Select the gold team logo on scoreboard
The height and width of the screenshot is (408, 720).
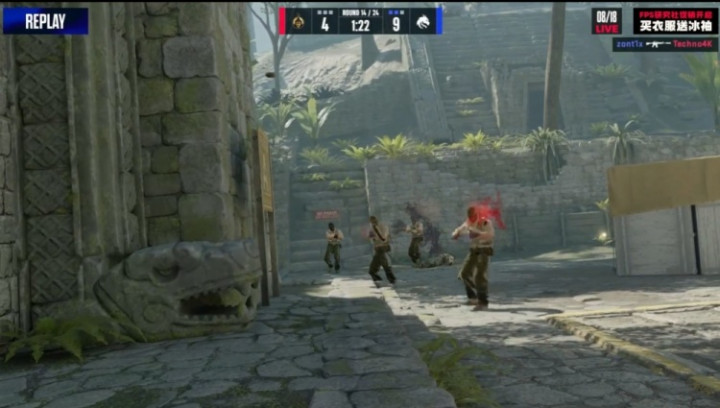(296, 21)
